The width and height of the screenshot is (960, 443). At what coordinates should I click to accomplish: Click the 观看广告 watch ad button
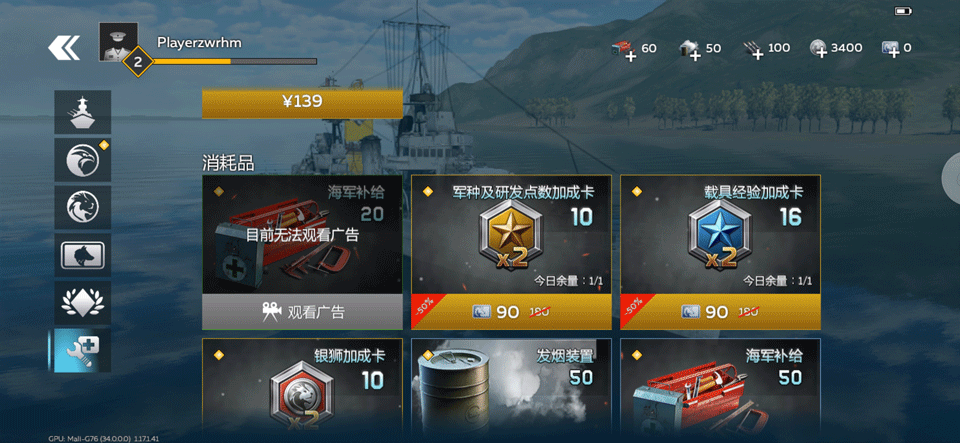point(302,312)
